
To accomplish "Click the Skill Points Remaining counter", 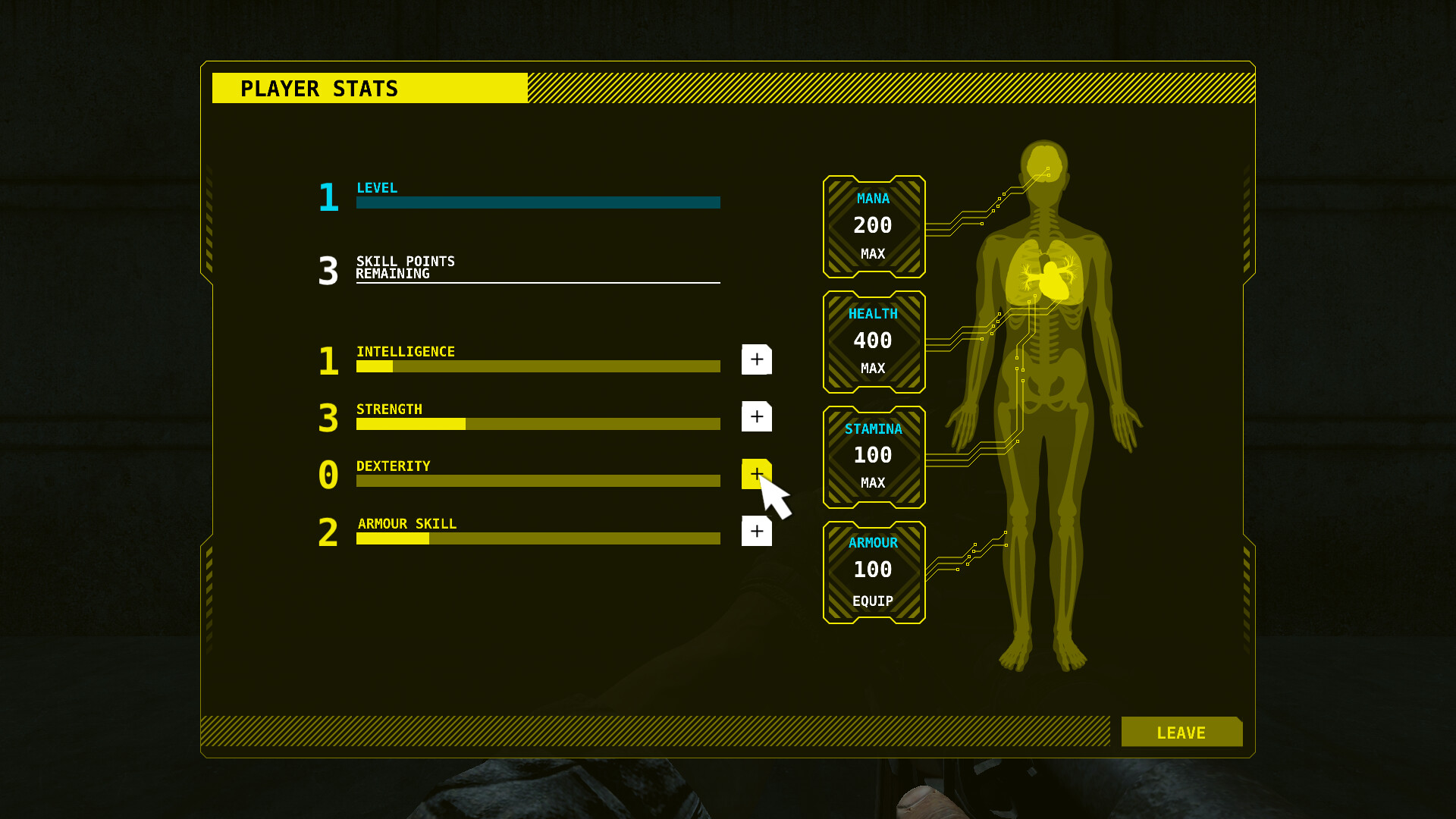I will click(328, 271).
